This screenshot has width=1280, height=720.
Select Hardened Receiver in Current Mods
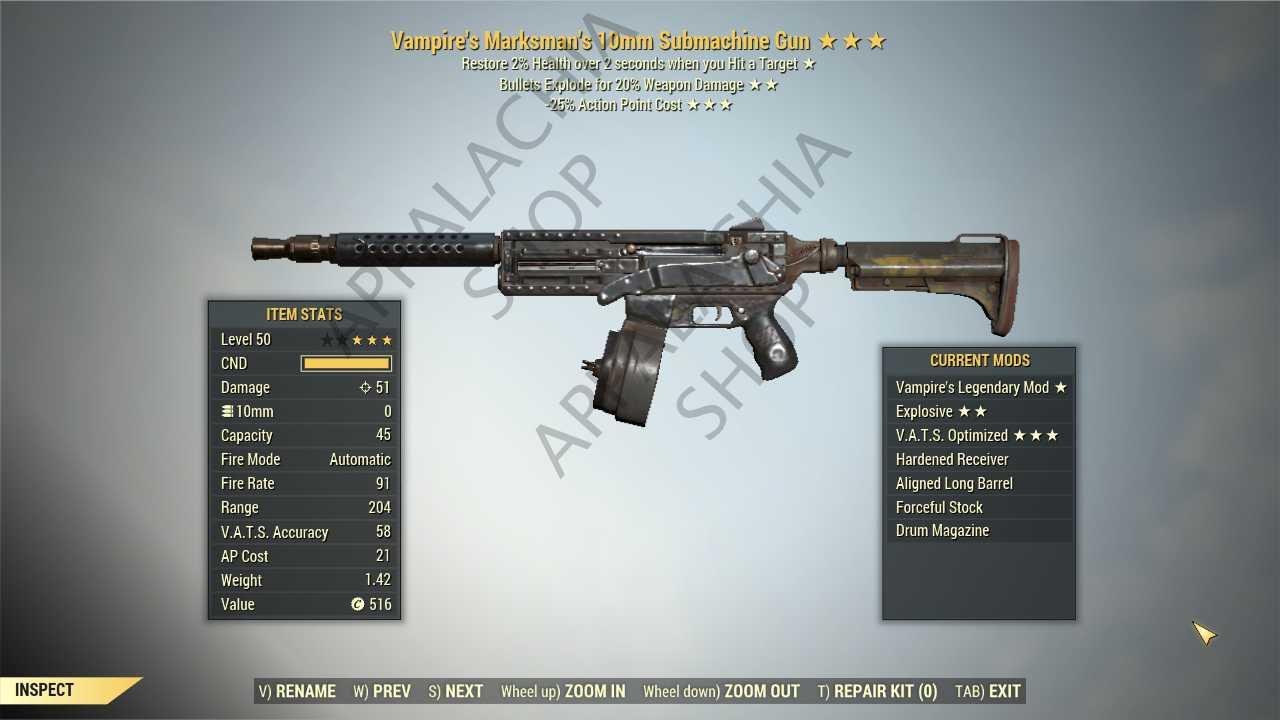951,459
